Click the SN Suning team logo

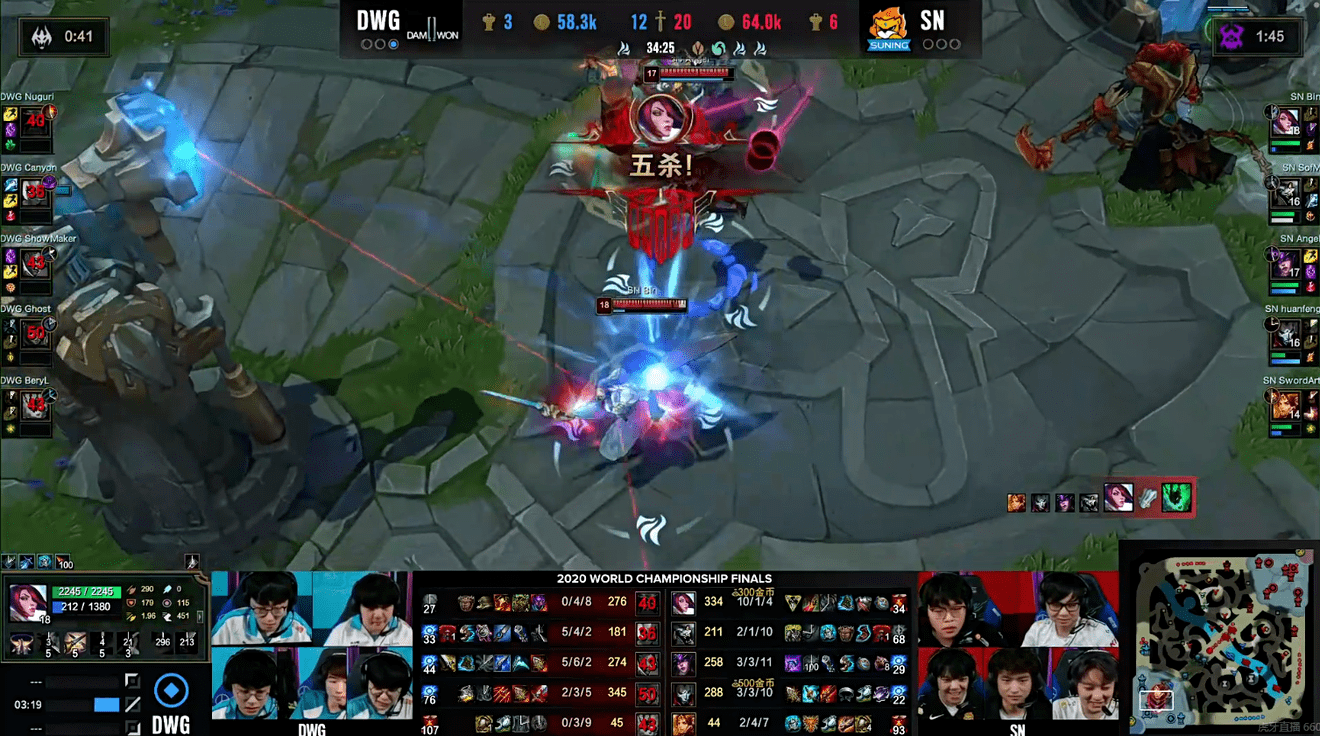pyautogui.click(x=888, y=28)
